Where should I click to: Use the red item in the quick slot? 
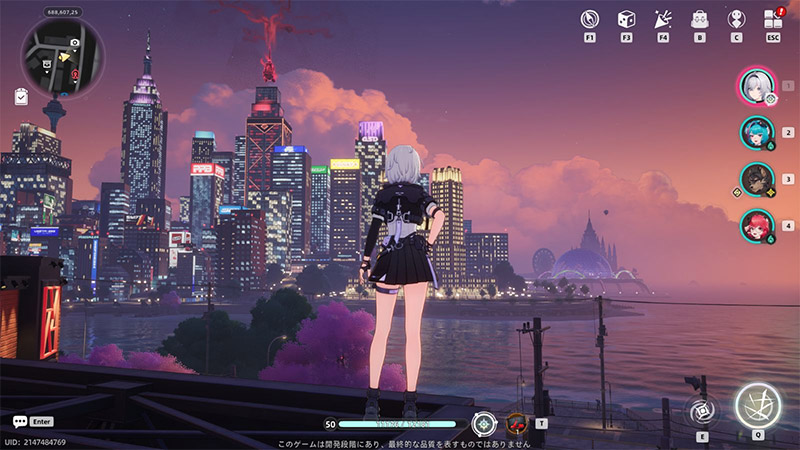click(517, 422)
